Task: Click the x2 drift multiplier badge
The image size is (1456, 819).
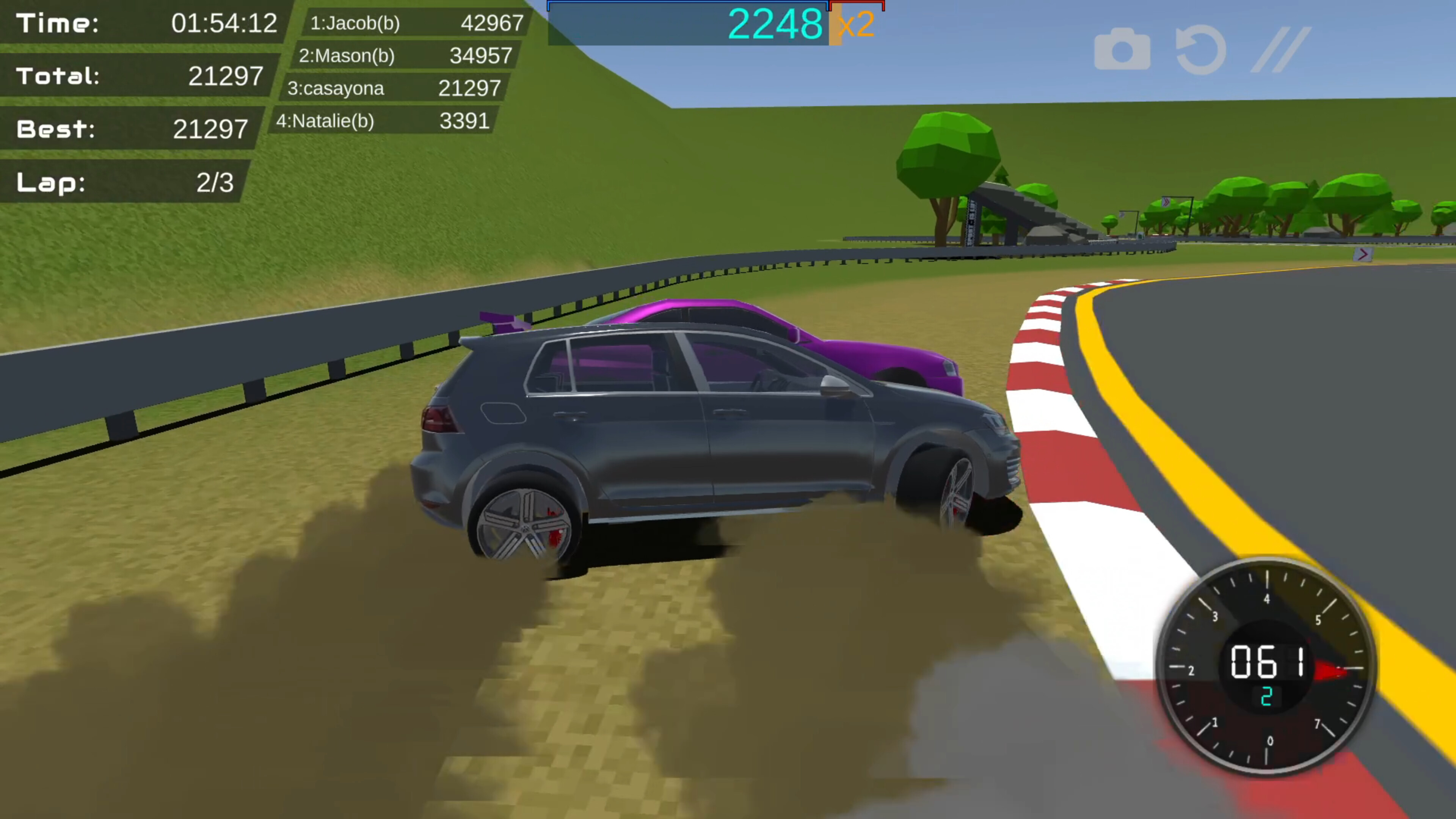Action: 855,24
